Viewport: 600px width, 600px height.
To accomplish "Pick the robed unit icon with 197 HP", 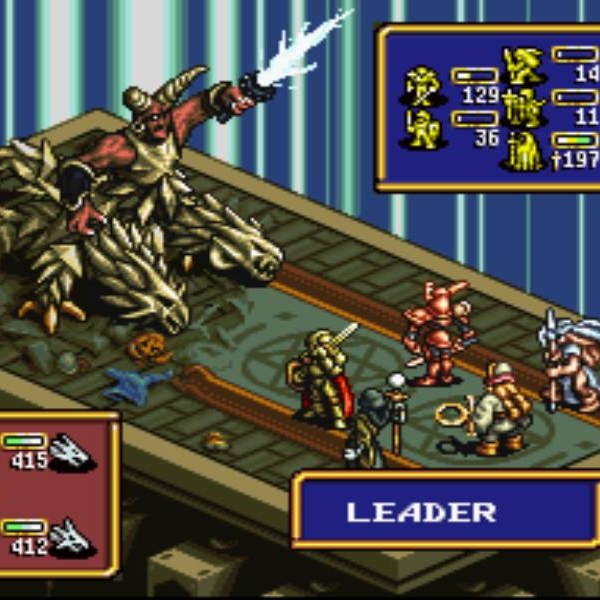I will 522,148.
